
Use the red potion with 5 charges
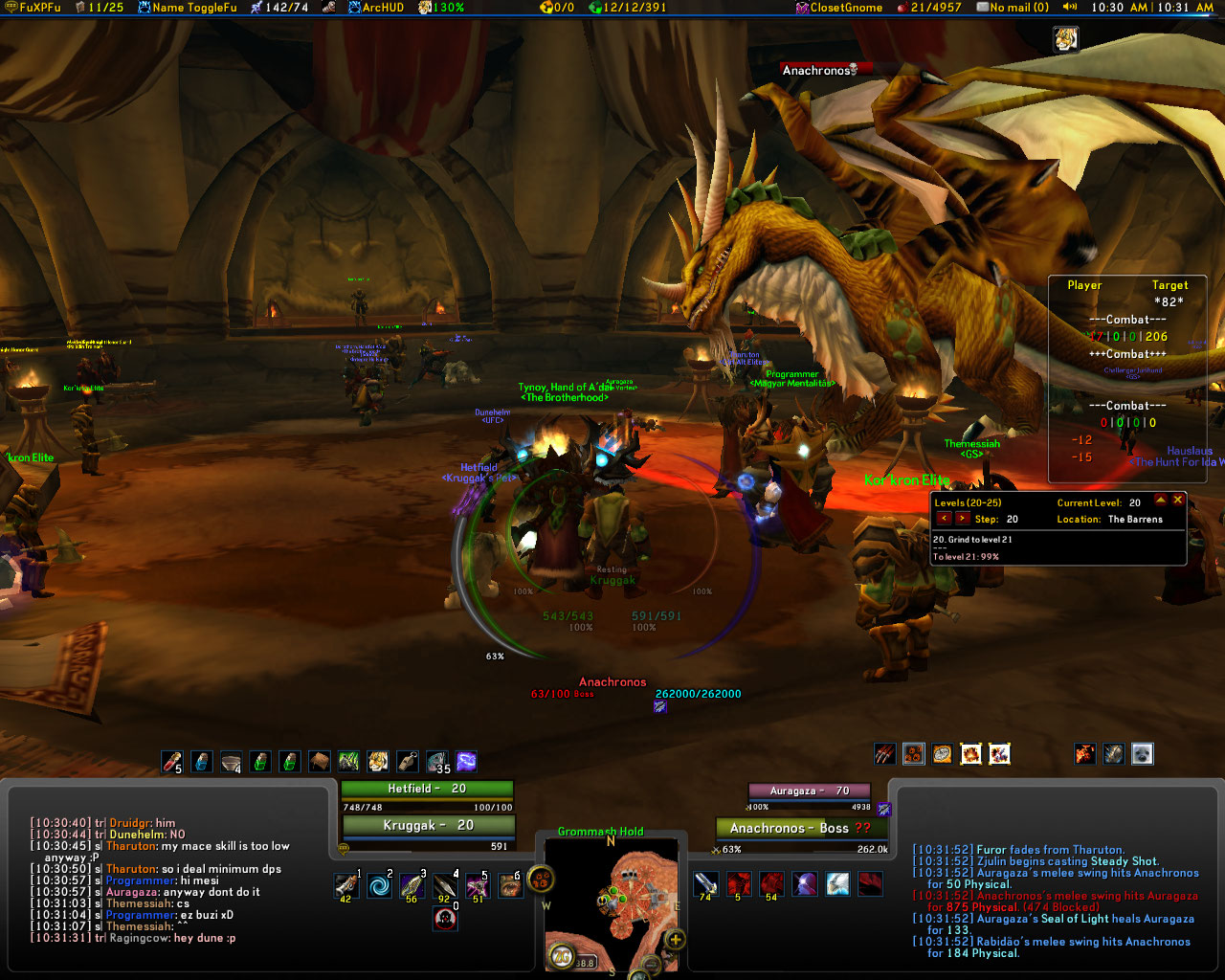point(172,762)
